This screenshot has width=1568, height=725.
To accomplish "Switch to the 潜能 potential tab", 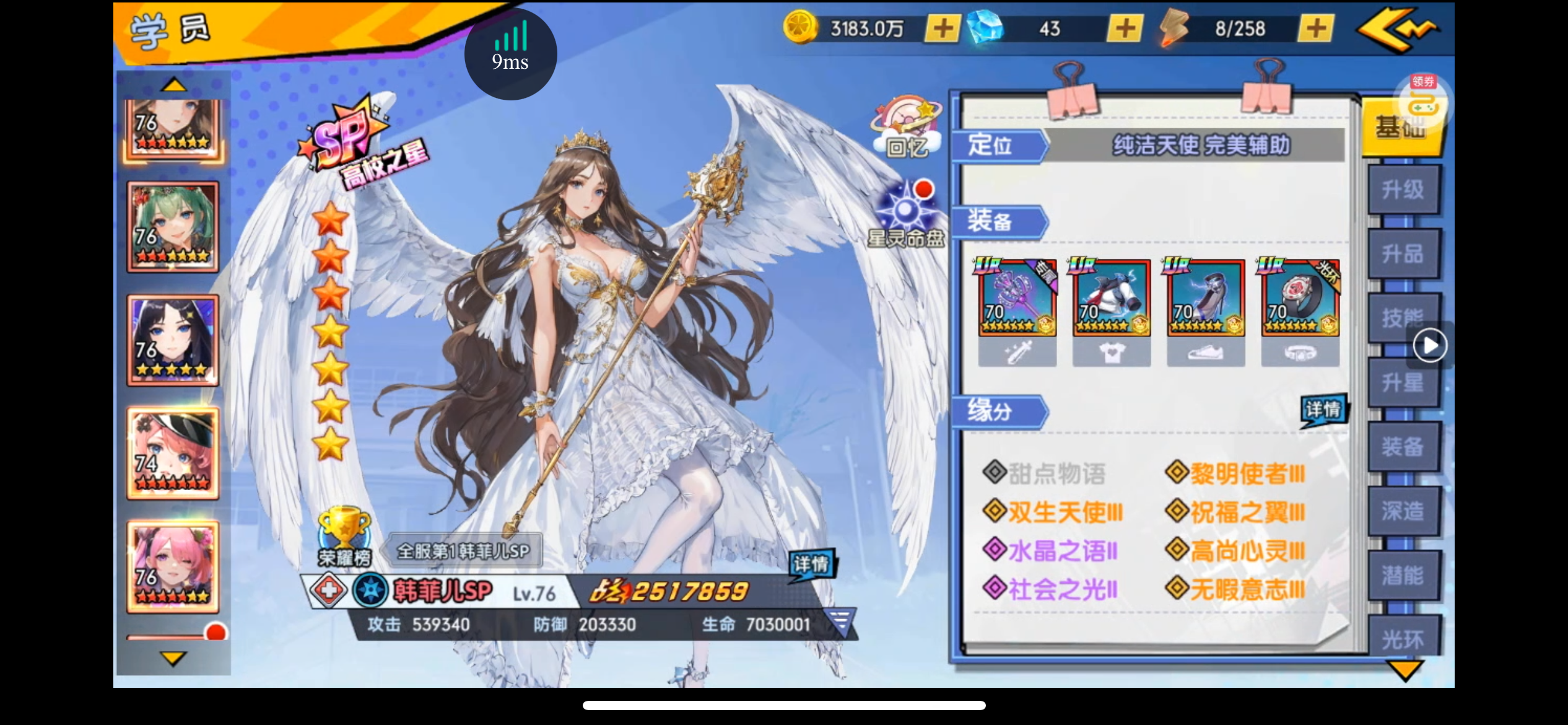I will point(1403,576).
